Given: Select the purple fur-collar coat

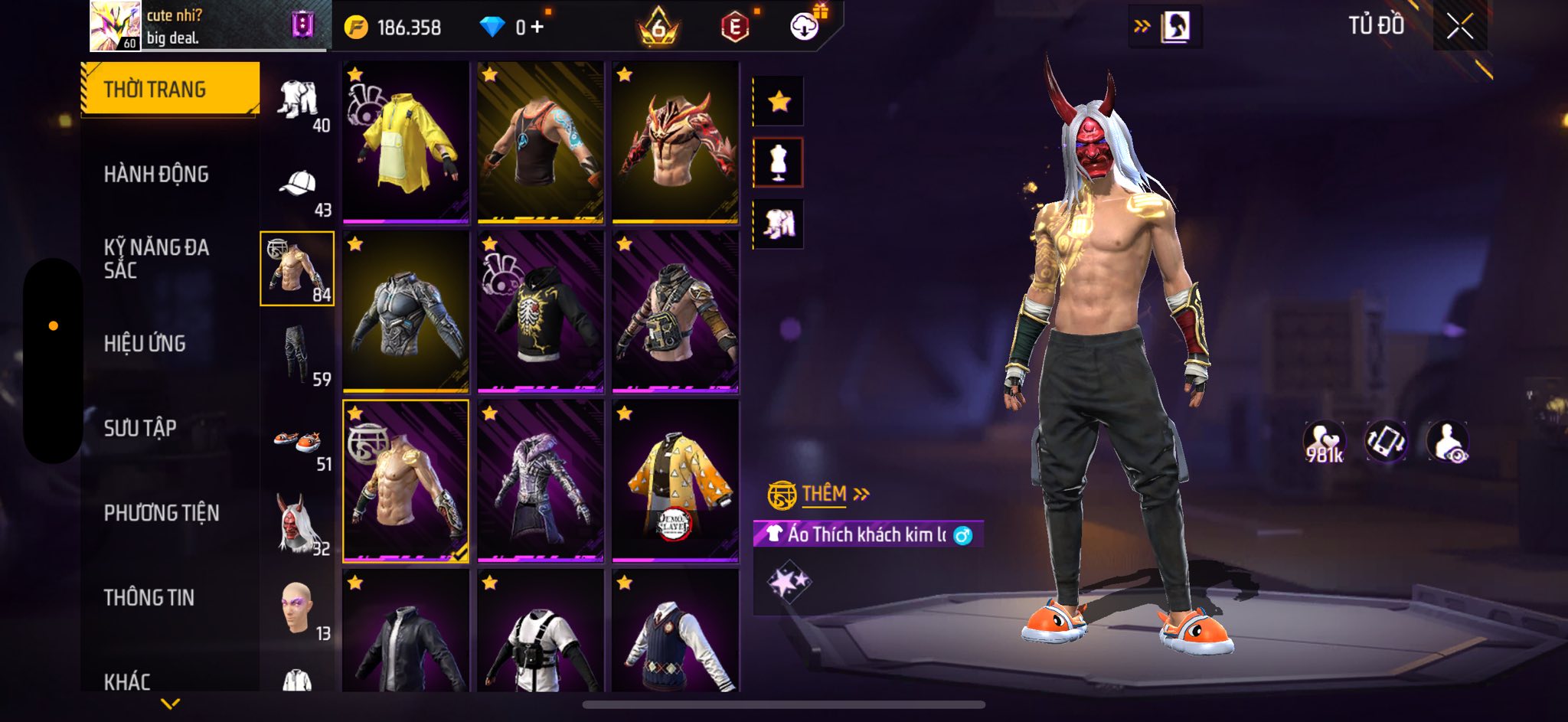Looking at the screenshot, I should 541,481.
